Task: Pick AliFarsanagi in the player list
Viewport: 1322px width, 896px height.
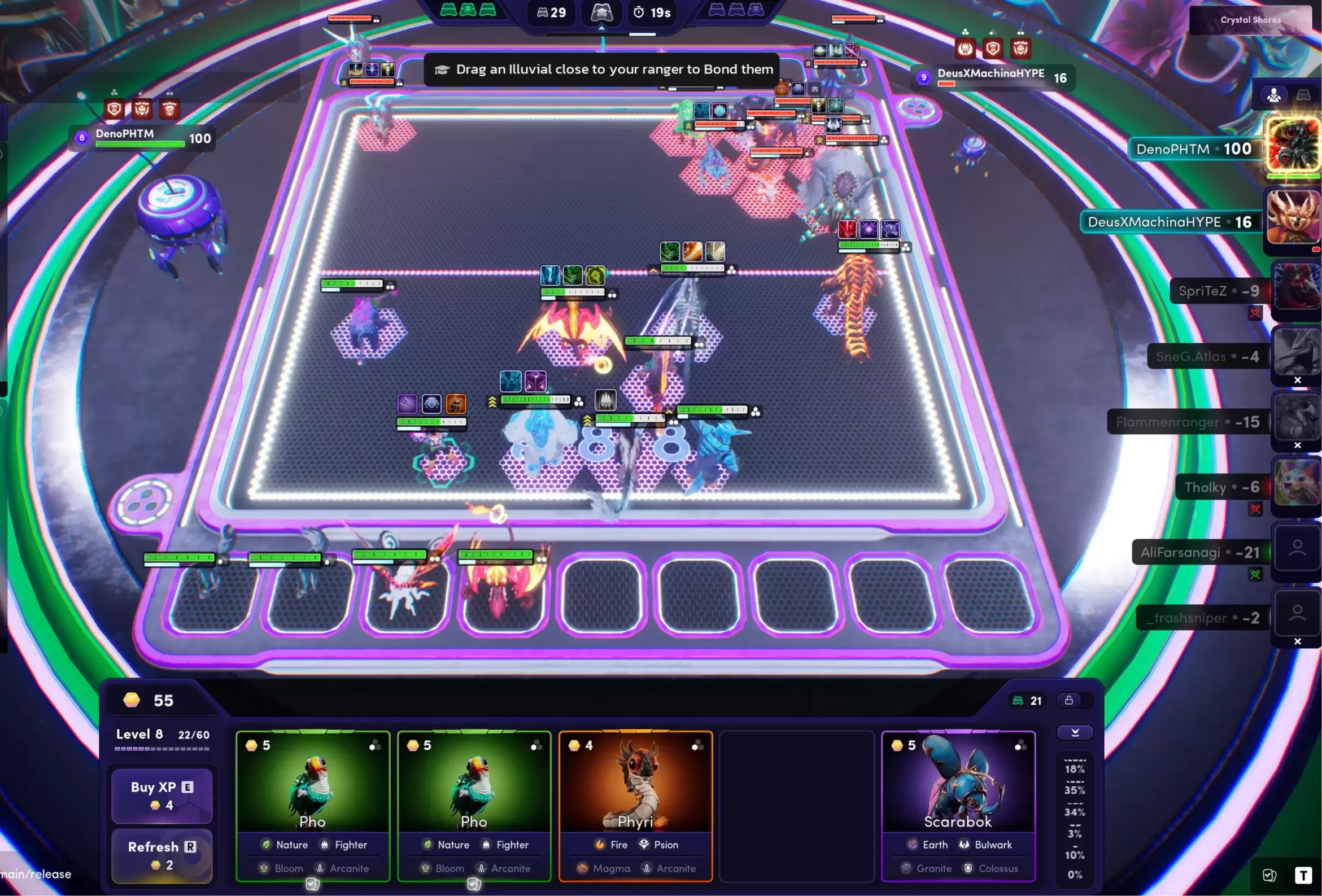Action: click(1296, 549)
